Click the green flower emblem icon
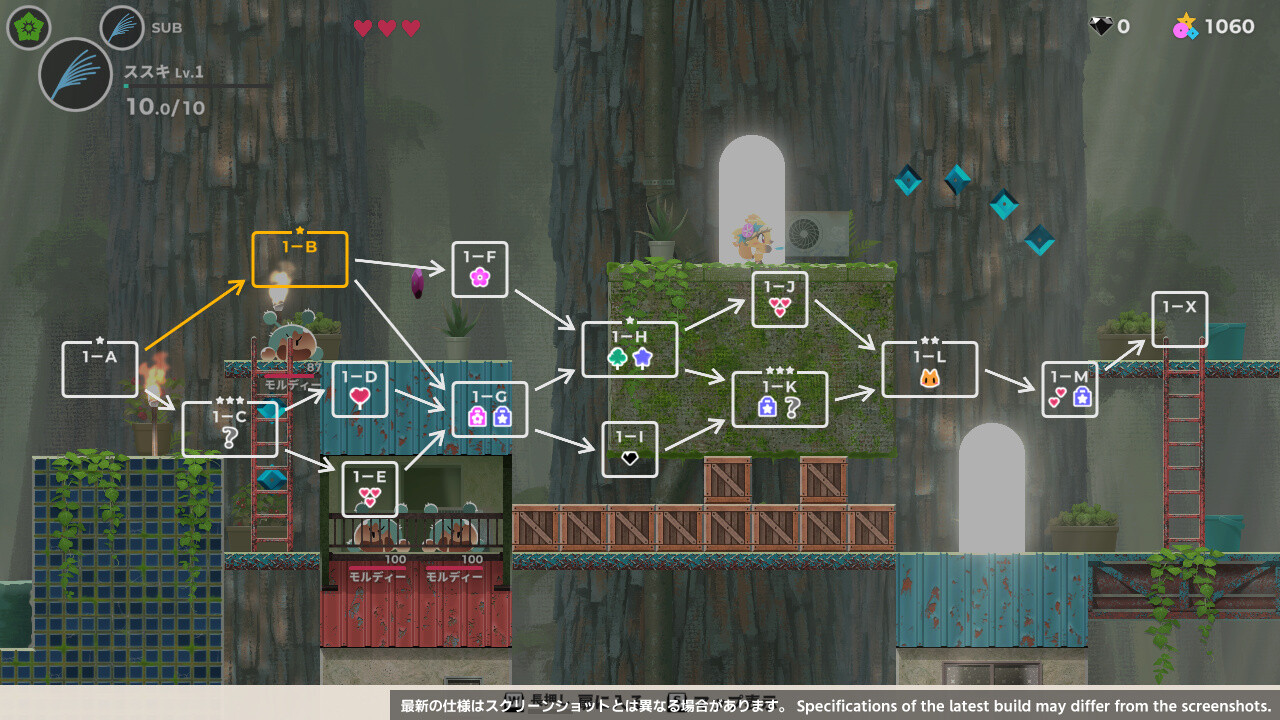 (x=28, y=27)
